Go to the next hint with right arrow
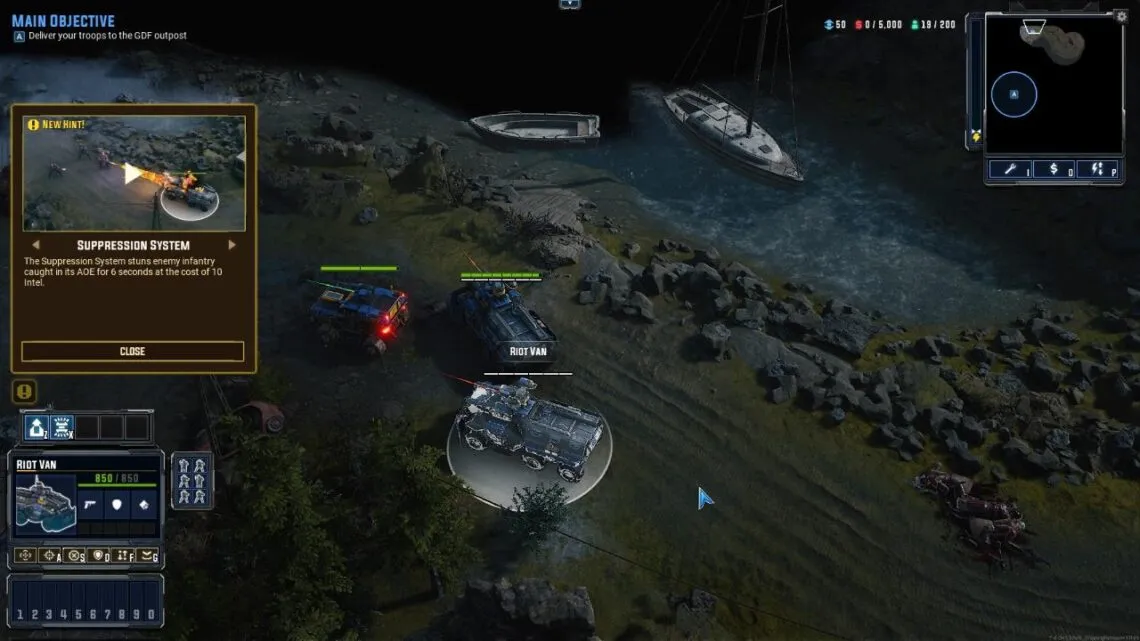Image resolution: width=1140 pixels, height=641 pixels. pyautogui.click(x=232, y=244)
